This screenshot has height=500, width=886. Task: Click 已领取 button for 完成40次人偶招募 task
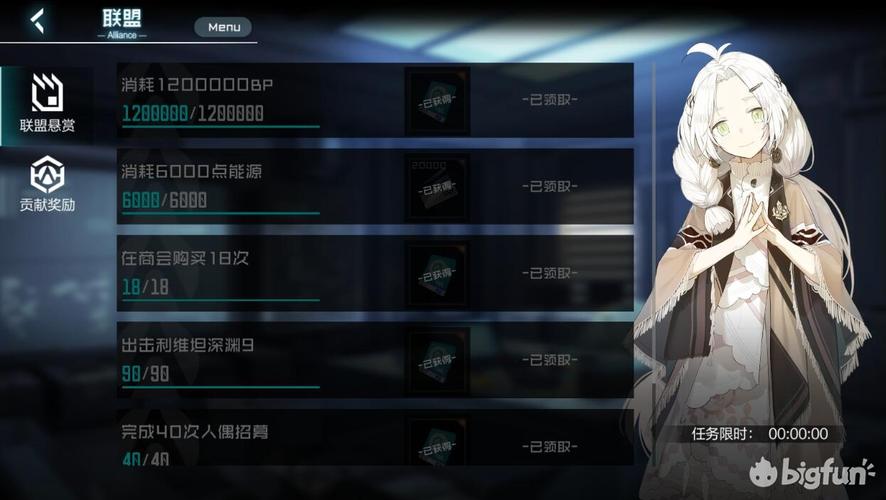[x=549, y=446]
